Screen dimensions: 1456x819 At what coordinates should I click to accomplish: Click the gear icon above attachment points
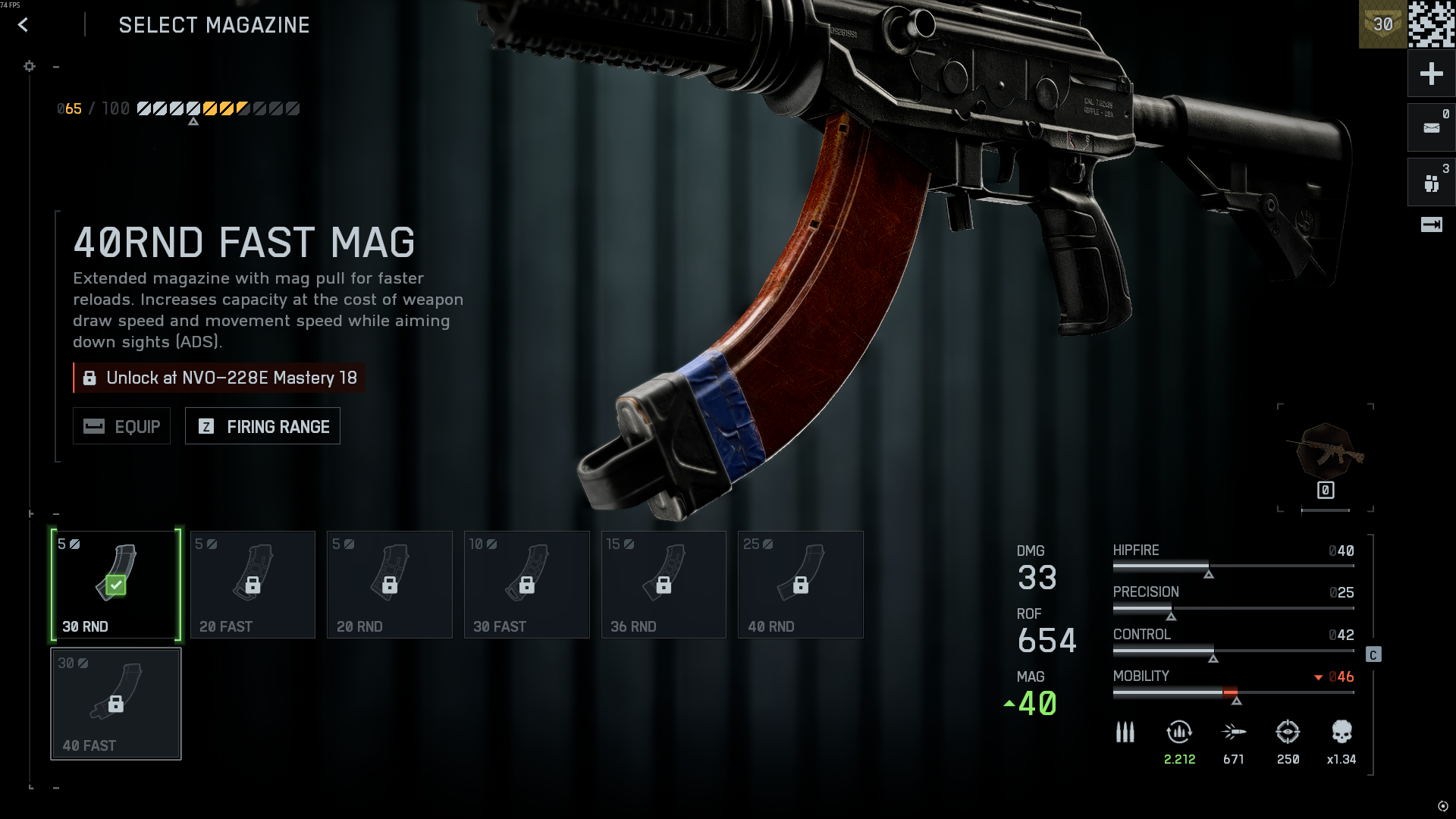pyautogui.click(x=30, y=67)
